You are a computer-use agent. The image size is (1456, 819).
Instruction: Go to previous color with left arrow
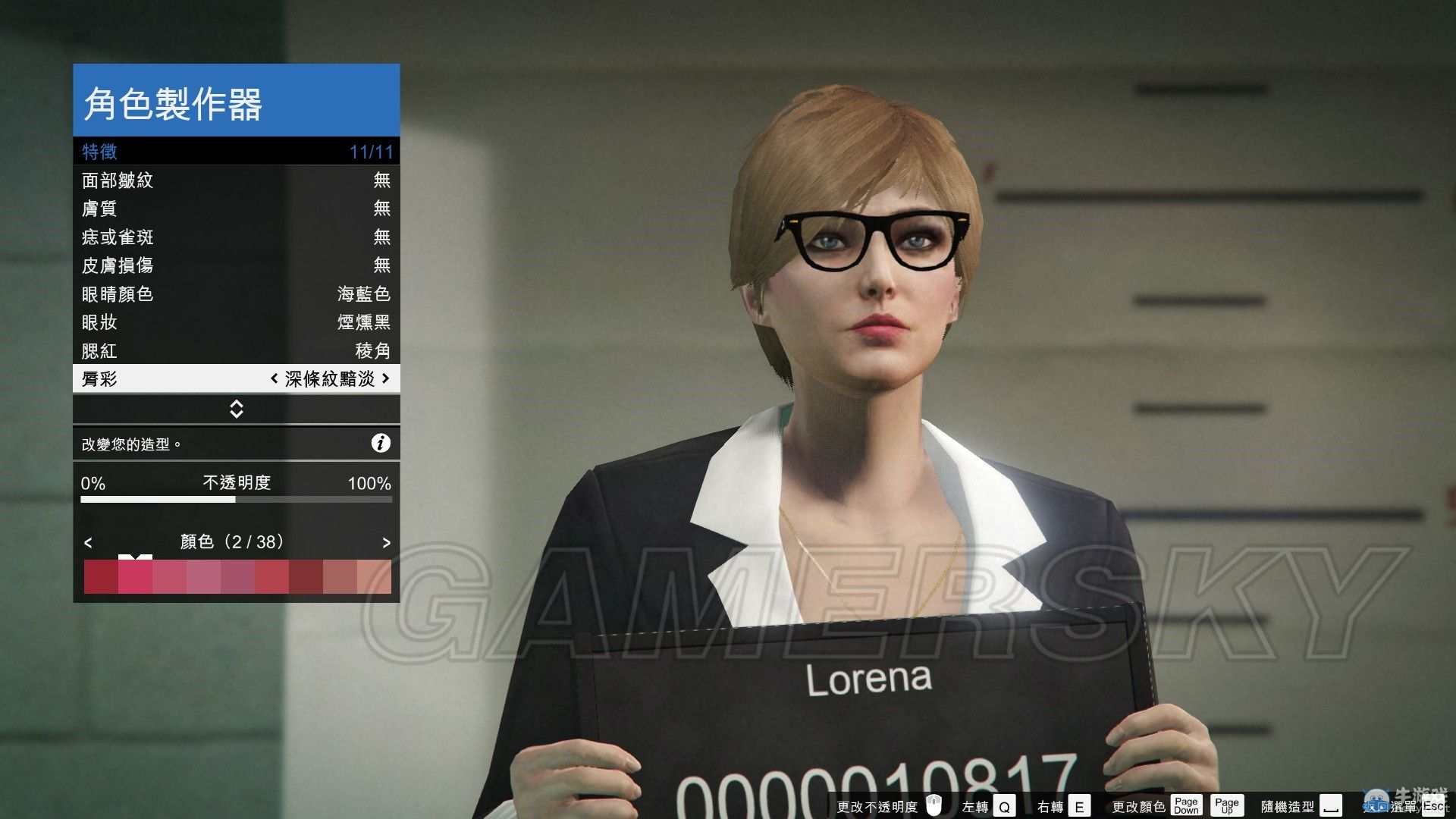pos(88,542)
